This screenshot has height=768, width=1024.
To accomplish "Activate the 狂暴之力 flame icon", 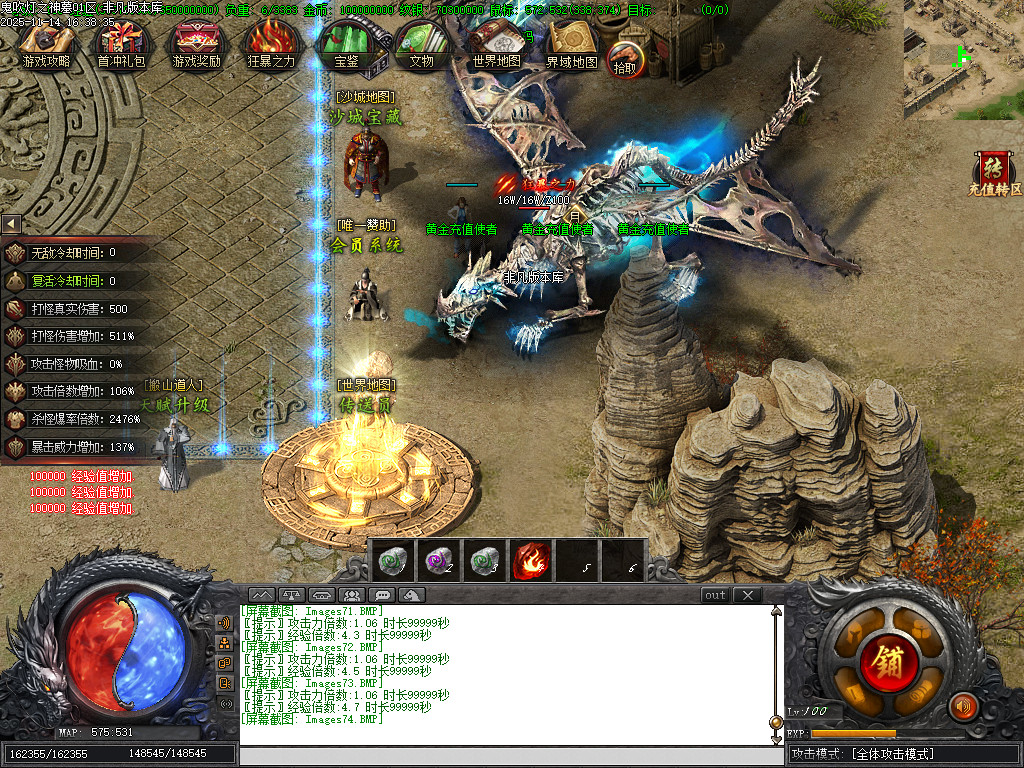I will tap(271, 45).
